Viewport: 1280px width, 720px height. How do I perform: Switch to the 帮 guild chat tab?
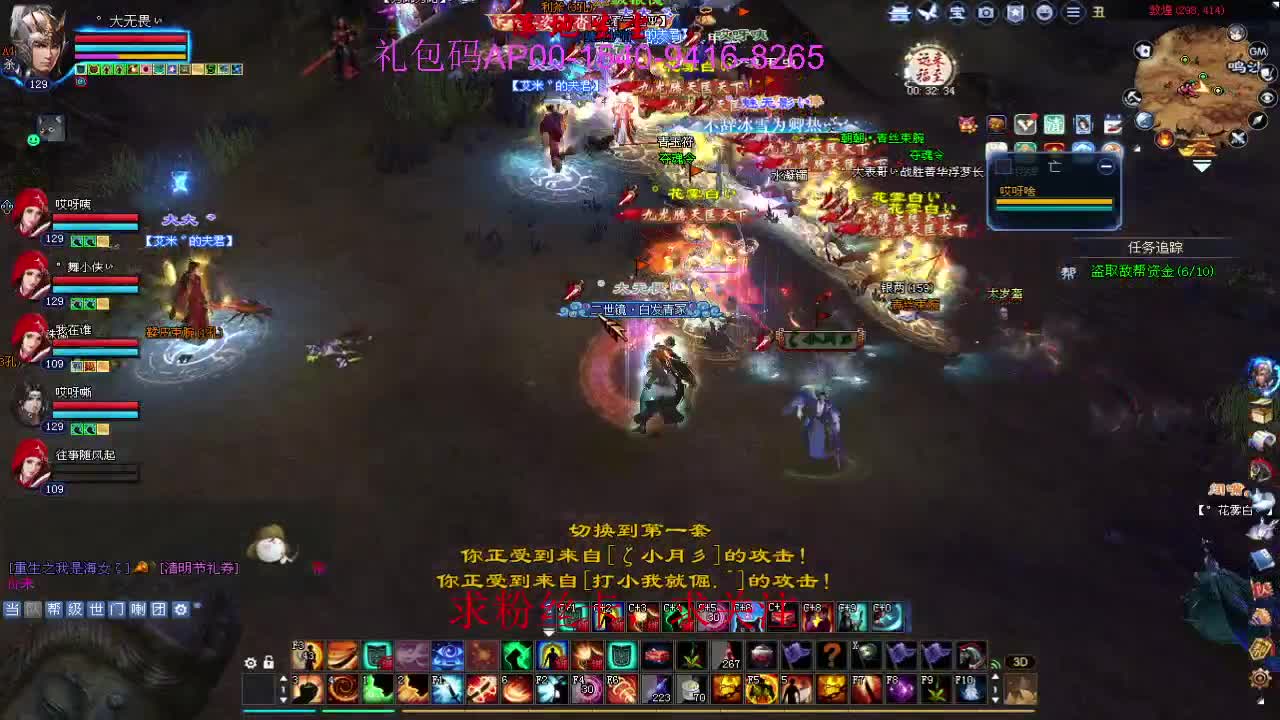point(55,610)
